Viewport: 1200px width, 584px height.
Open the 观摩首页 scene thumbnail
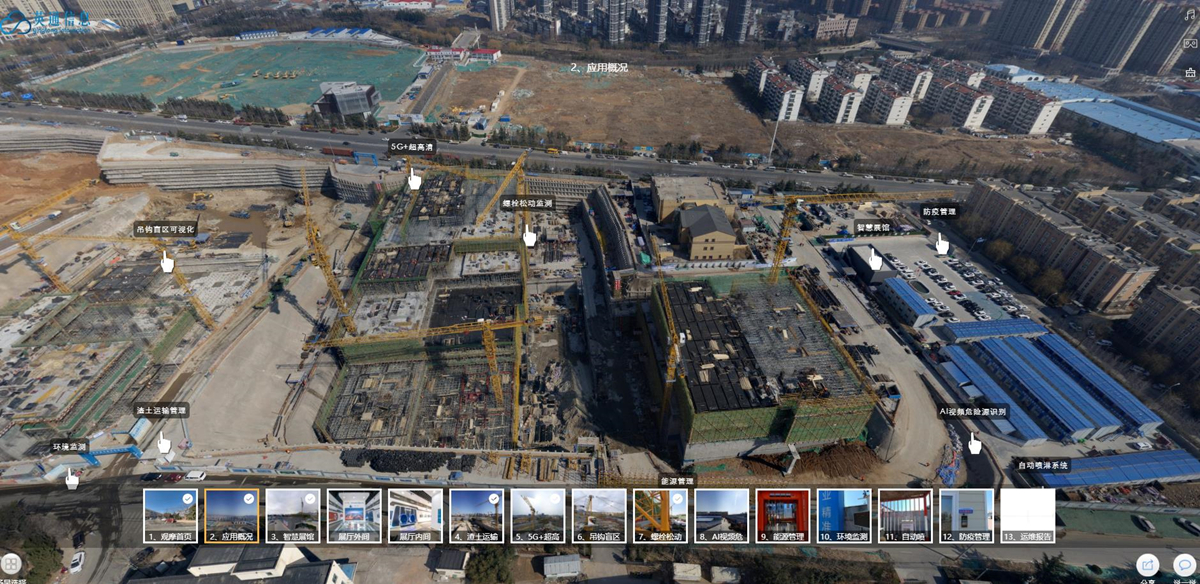pos(170,514)
